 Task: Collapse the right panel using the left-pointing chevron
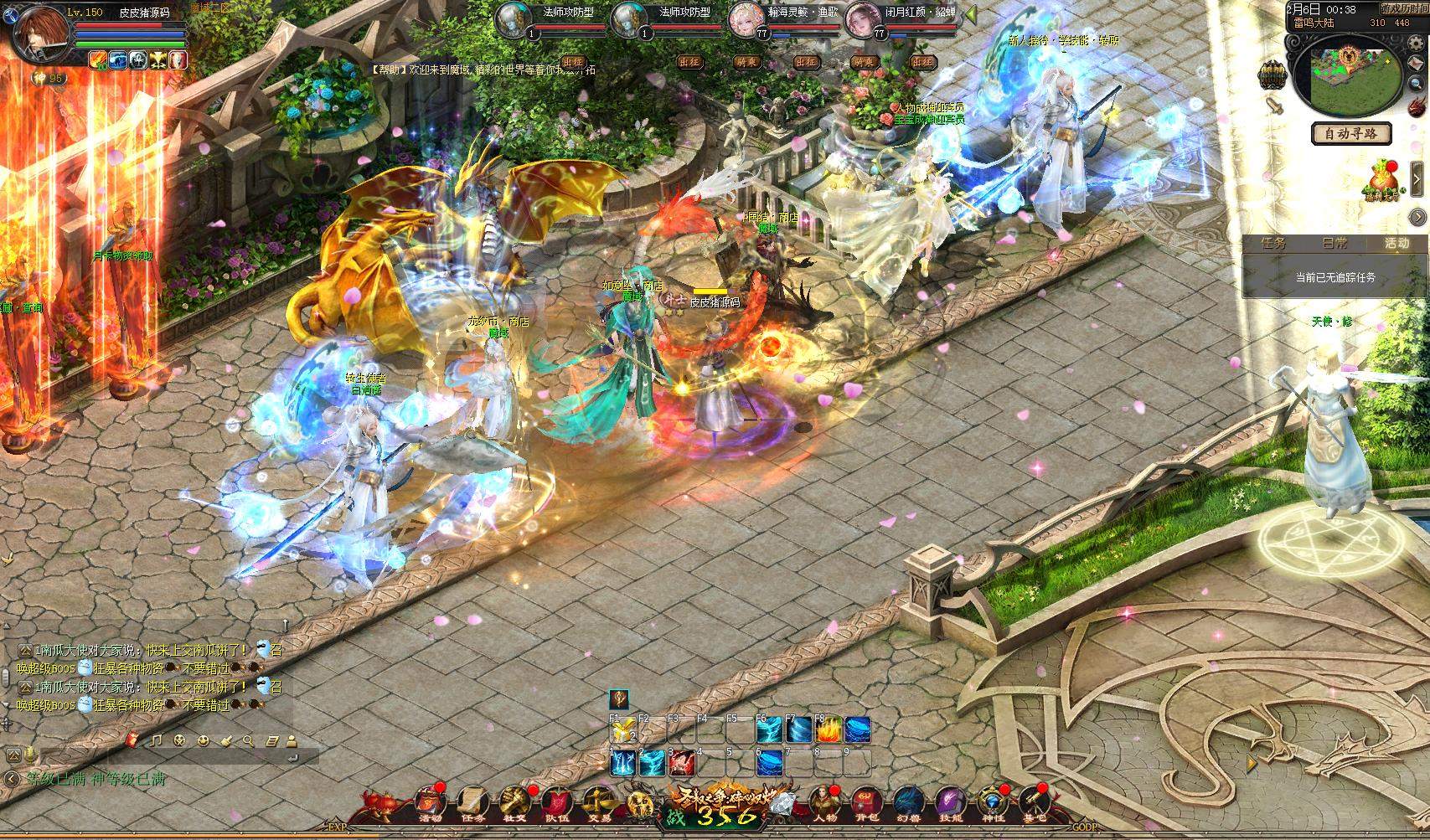click(x=1417, y=177)
